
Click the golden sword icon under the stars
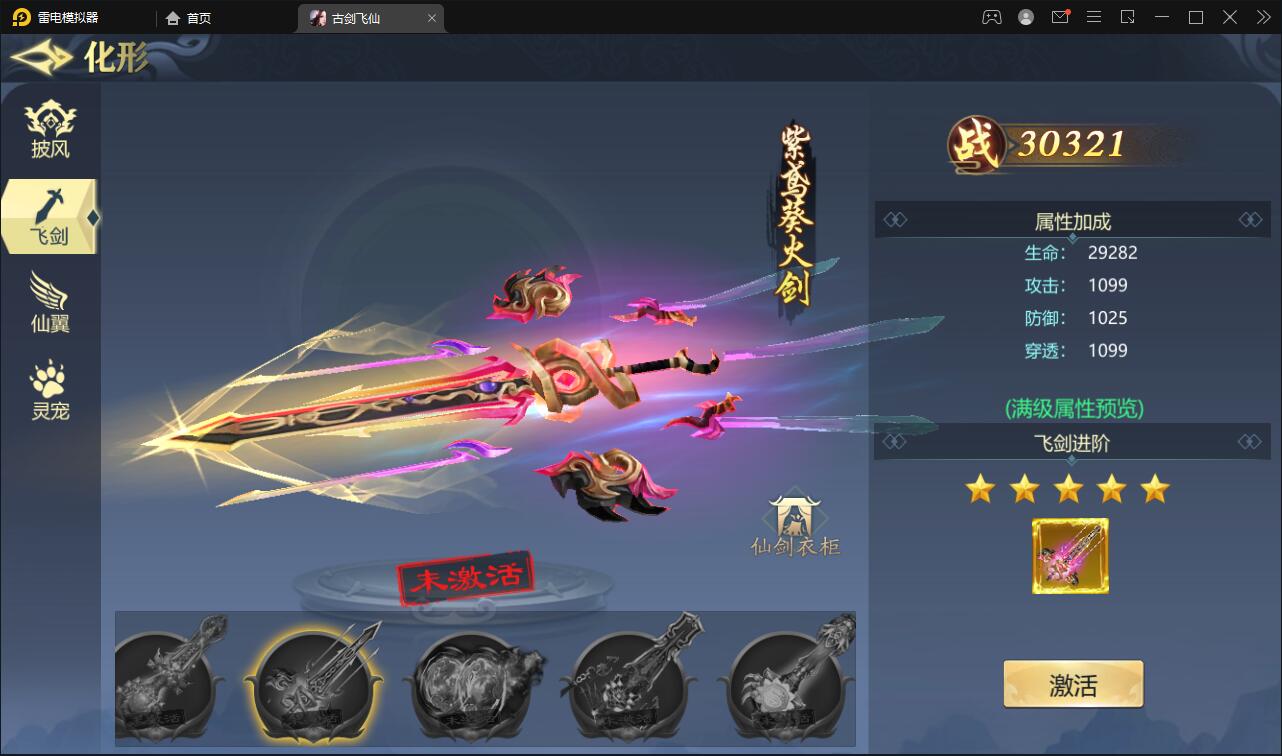click(1070, 557)
